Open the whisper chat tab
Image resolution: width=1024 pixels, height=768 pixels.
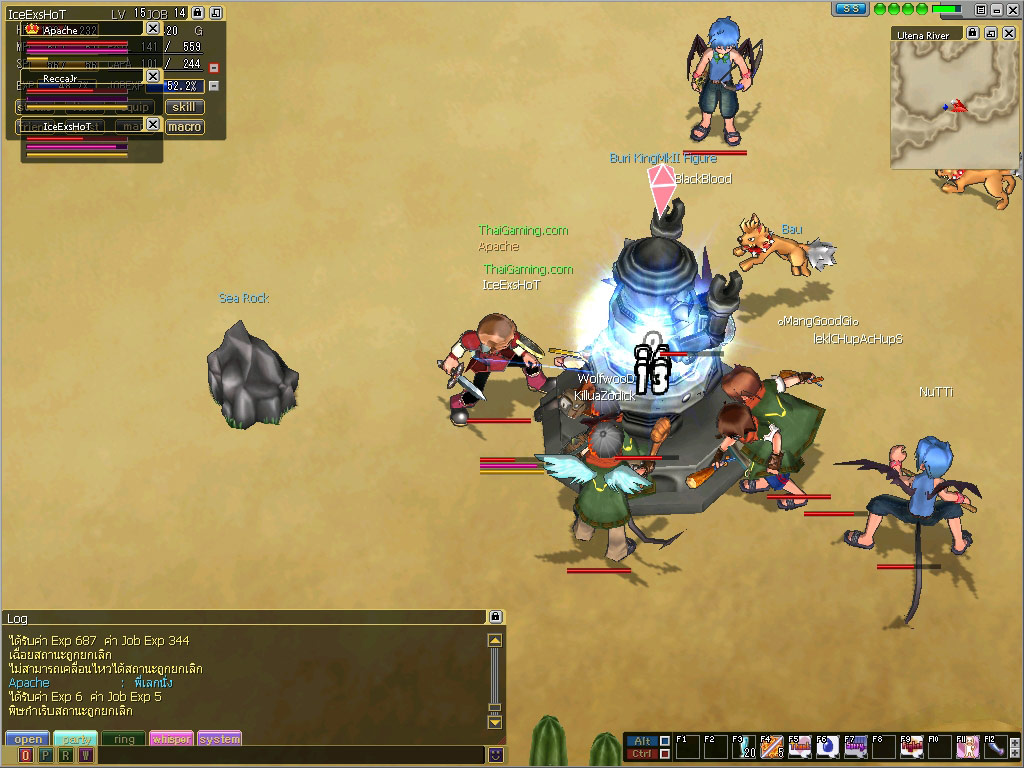pyautogui.click(x=171, y=739)
